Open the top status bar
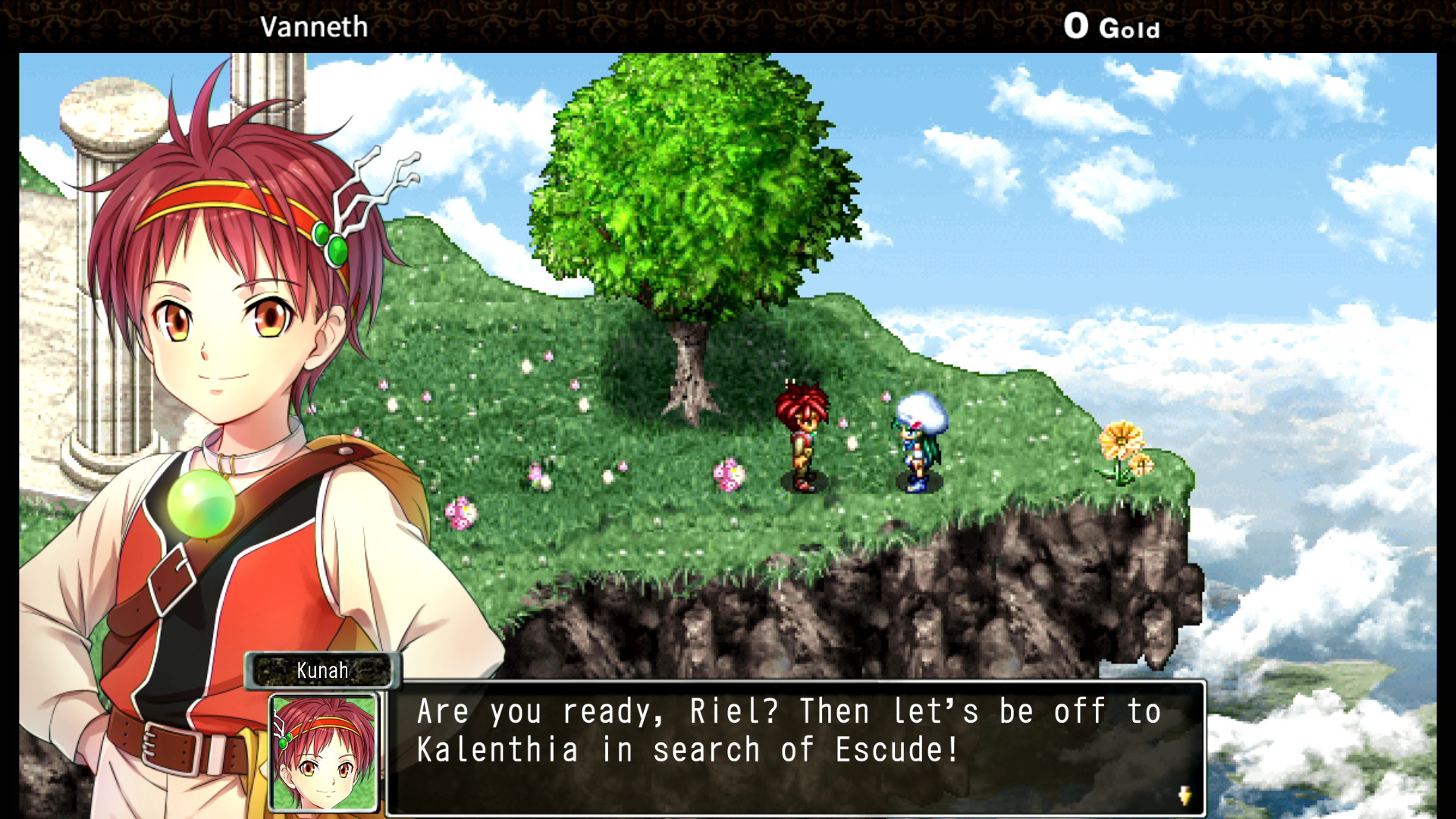Viewport: 1456px width, 819px height. tap(728, 23)
